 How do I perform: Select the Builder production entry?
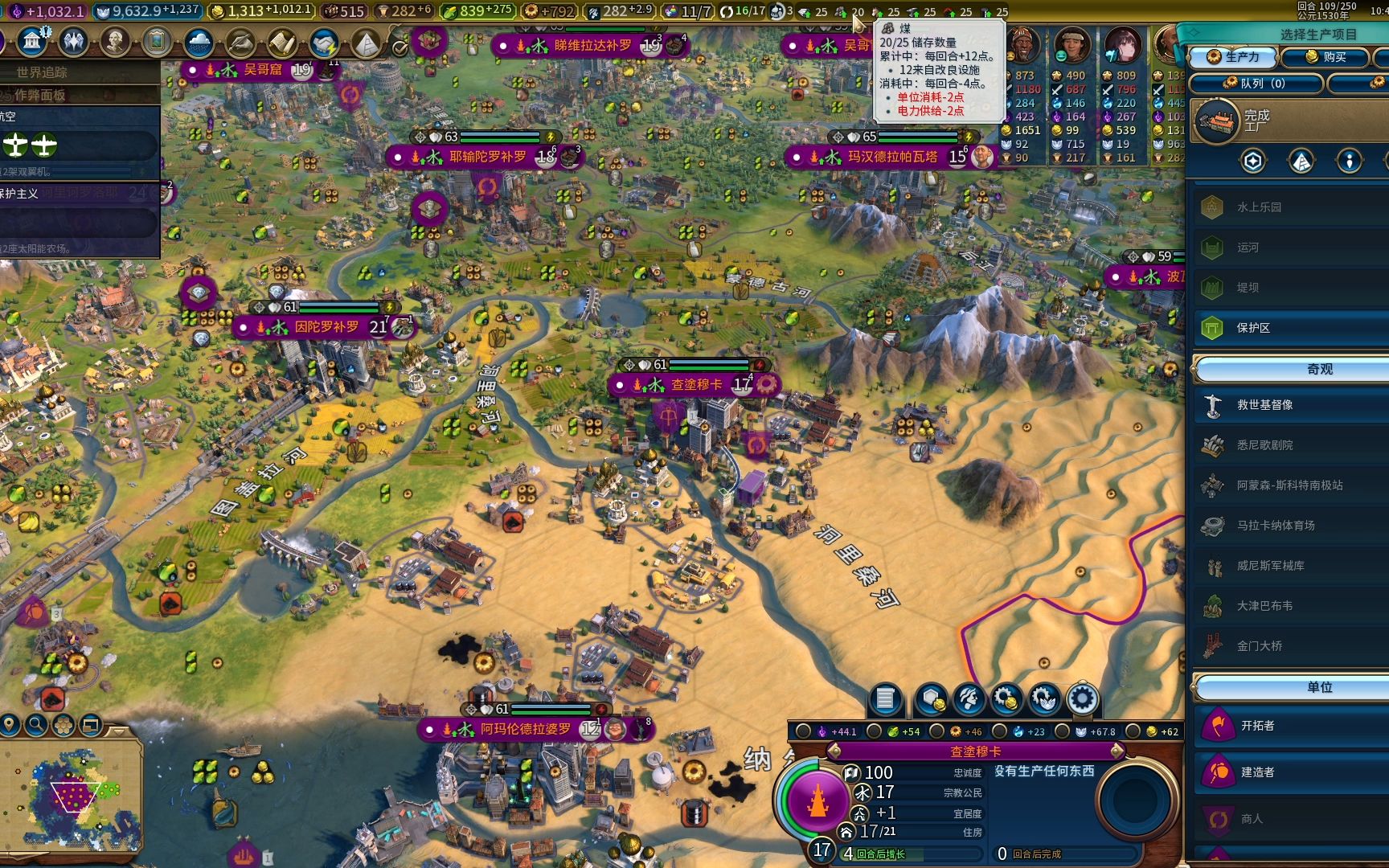[x=1258, y=772]
